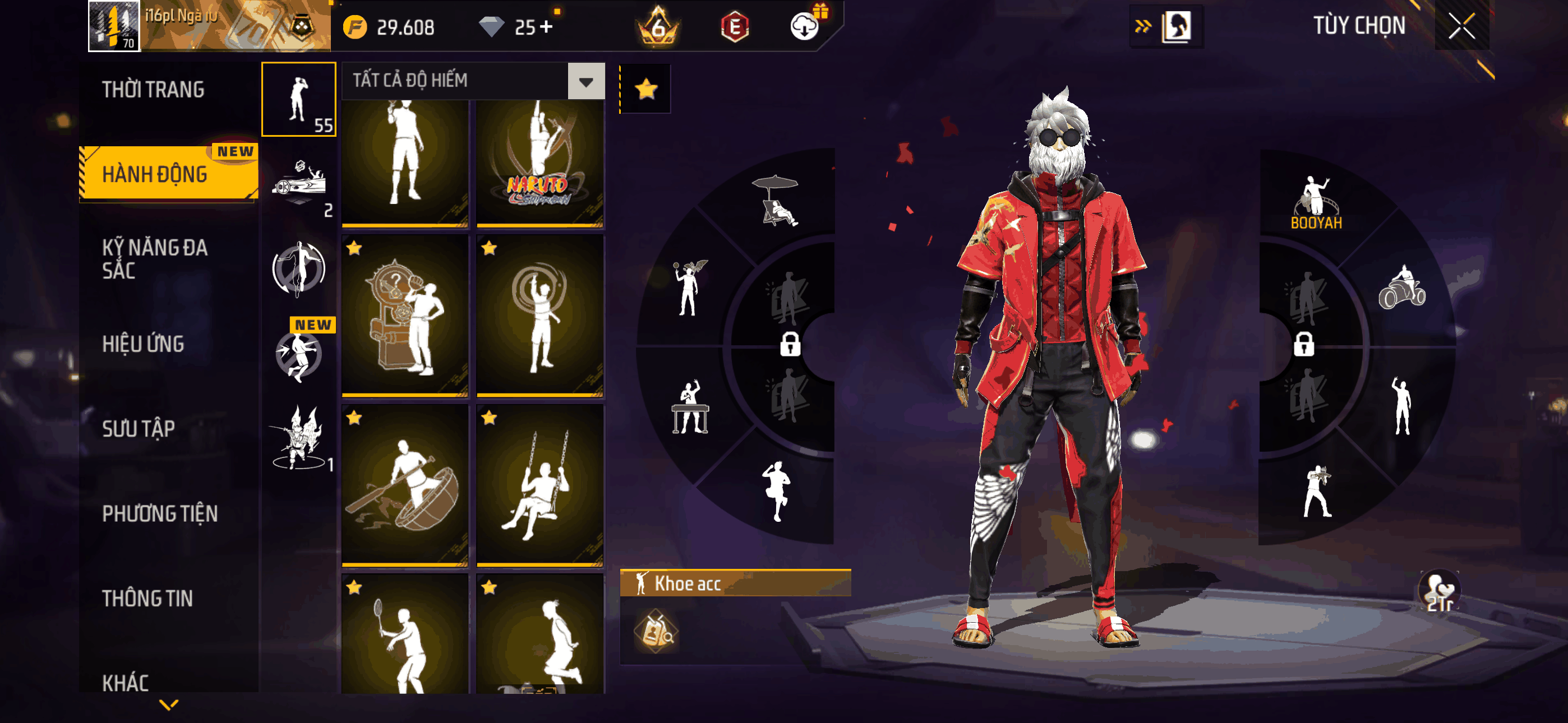This screenshot has height=723, width=1568.
Task: Open the Sưu Tập collection menu
Action: click(138, 428)
